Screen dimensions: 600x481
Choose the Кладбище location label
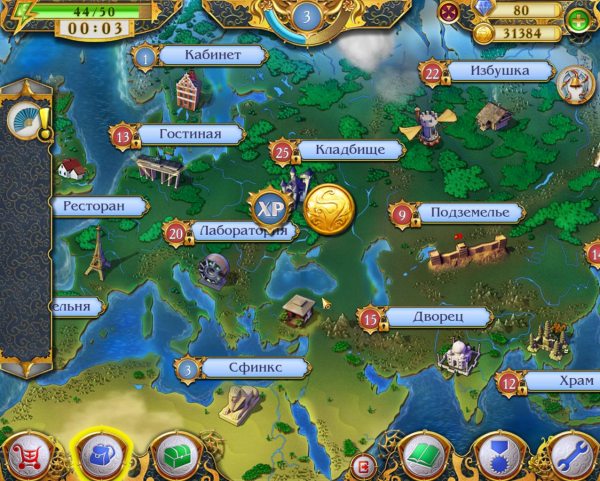pyautogui.click(x=344, y=150)
